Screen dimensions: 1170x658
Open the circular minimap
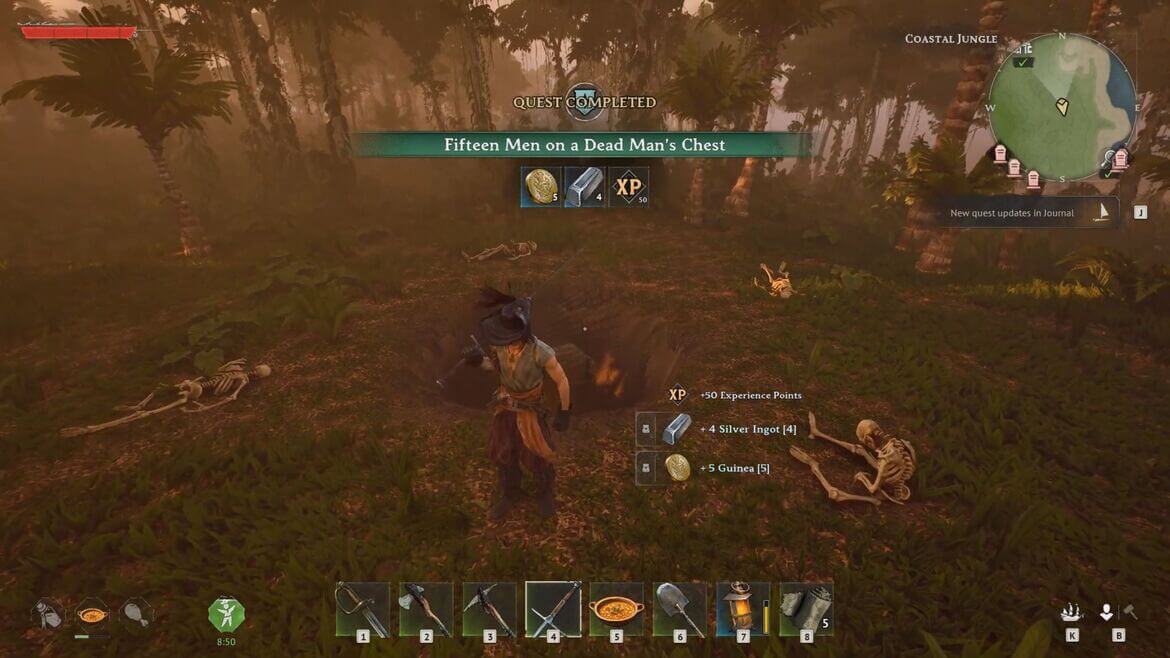[x=1062, y=107]
